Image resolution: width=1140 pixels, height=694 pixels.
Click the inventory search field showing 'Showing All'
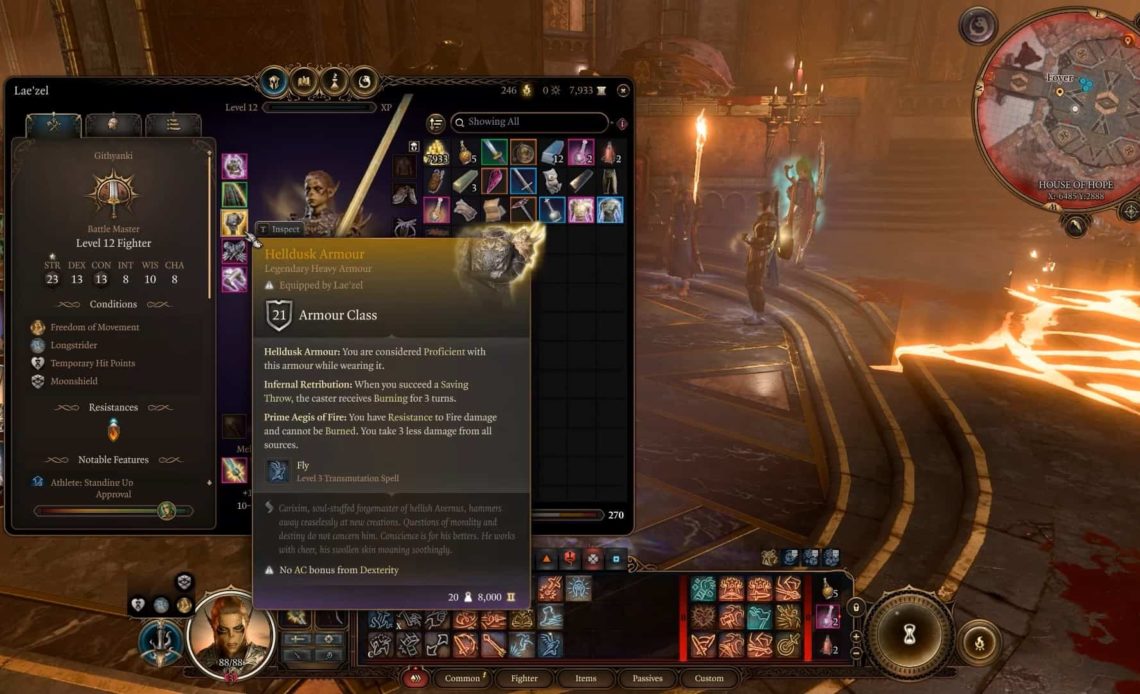pos(530,122)
